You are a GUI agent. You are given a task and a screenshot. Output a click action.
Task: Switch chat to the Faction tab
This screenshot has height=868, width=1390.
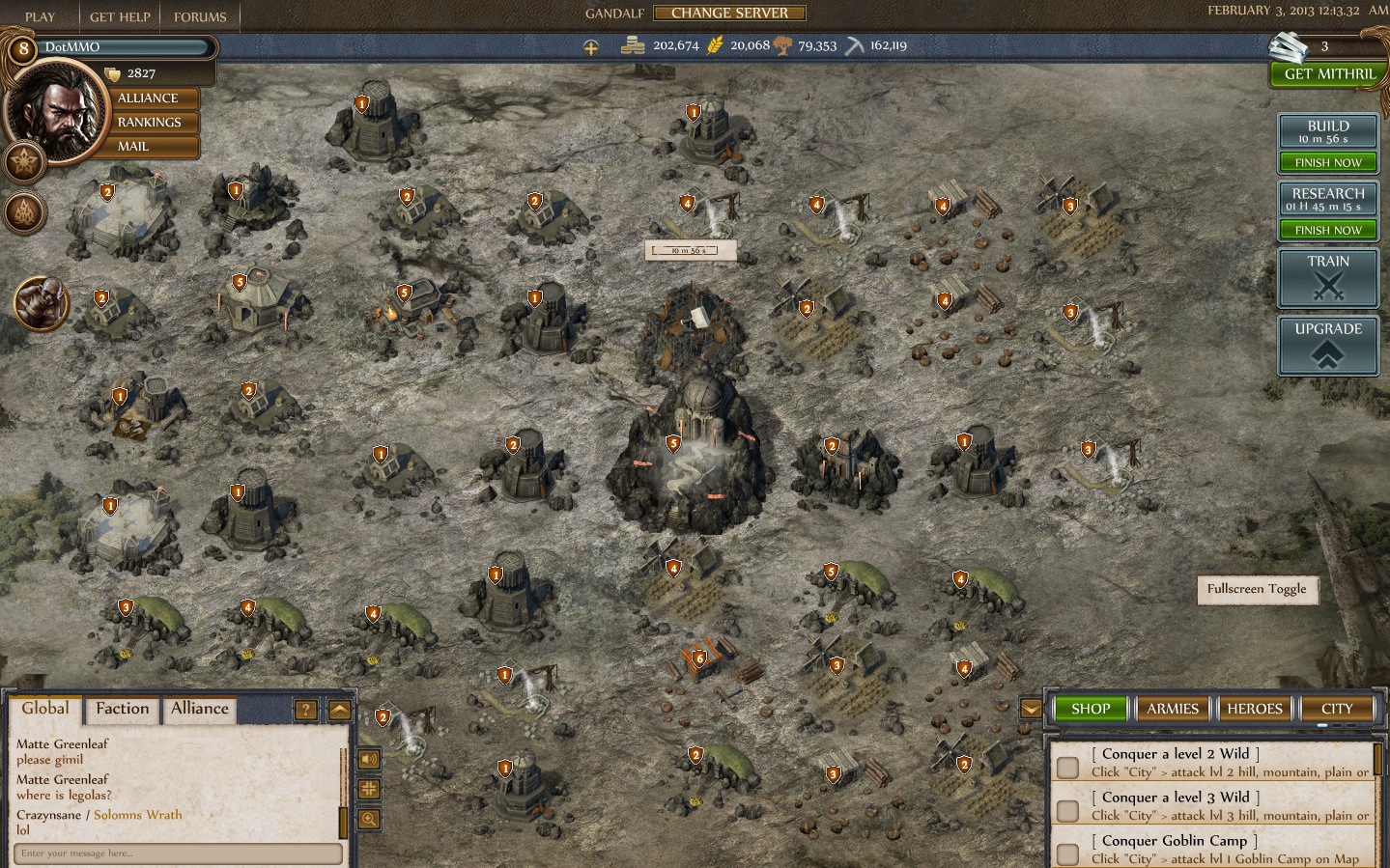coord(123,709)
